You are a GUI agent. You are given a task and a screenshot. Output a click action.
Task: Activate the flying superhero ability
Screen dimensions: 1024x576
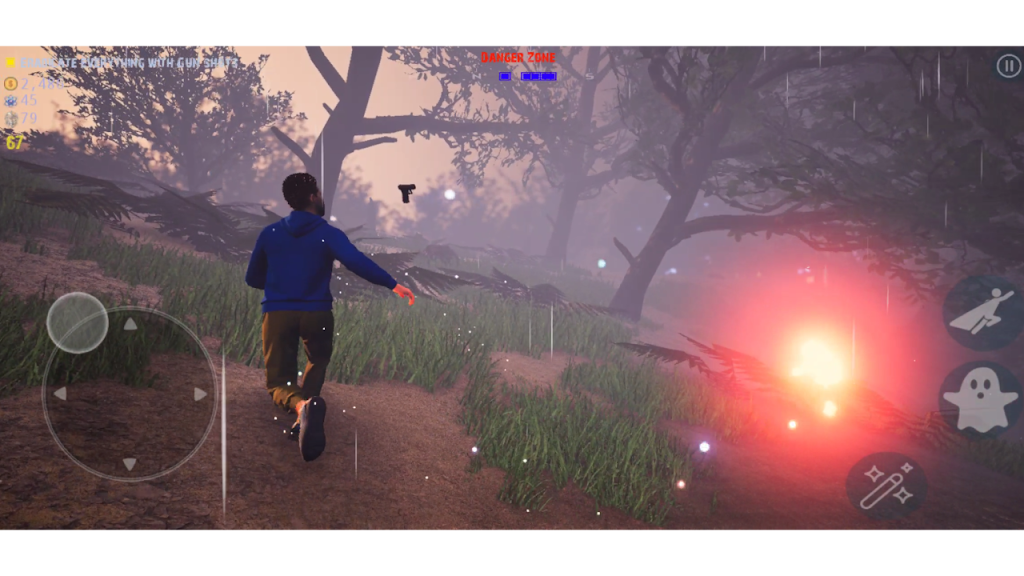[982, 313]
